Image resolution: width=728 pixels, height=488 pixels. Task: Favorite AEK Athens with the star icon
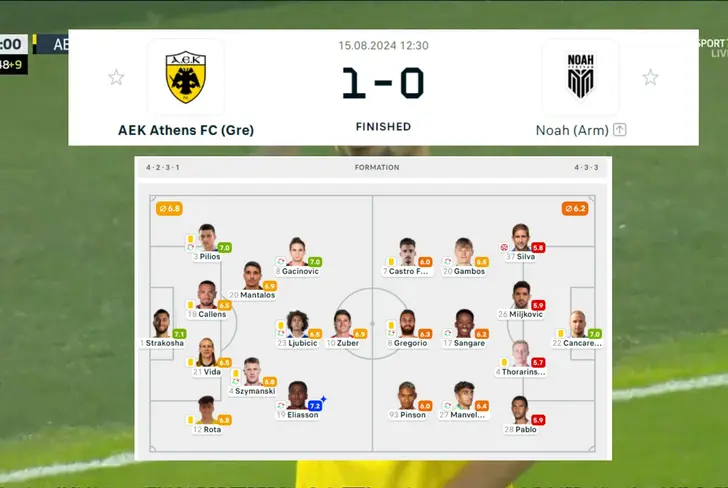click(116, 77)
